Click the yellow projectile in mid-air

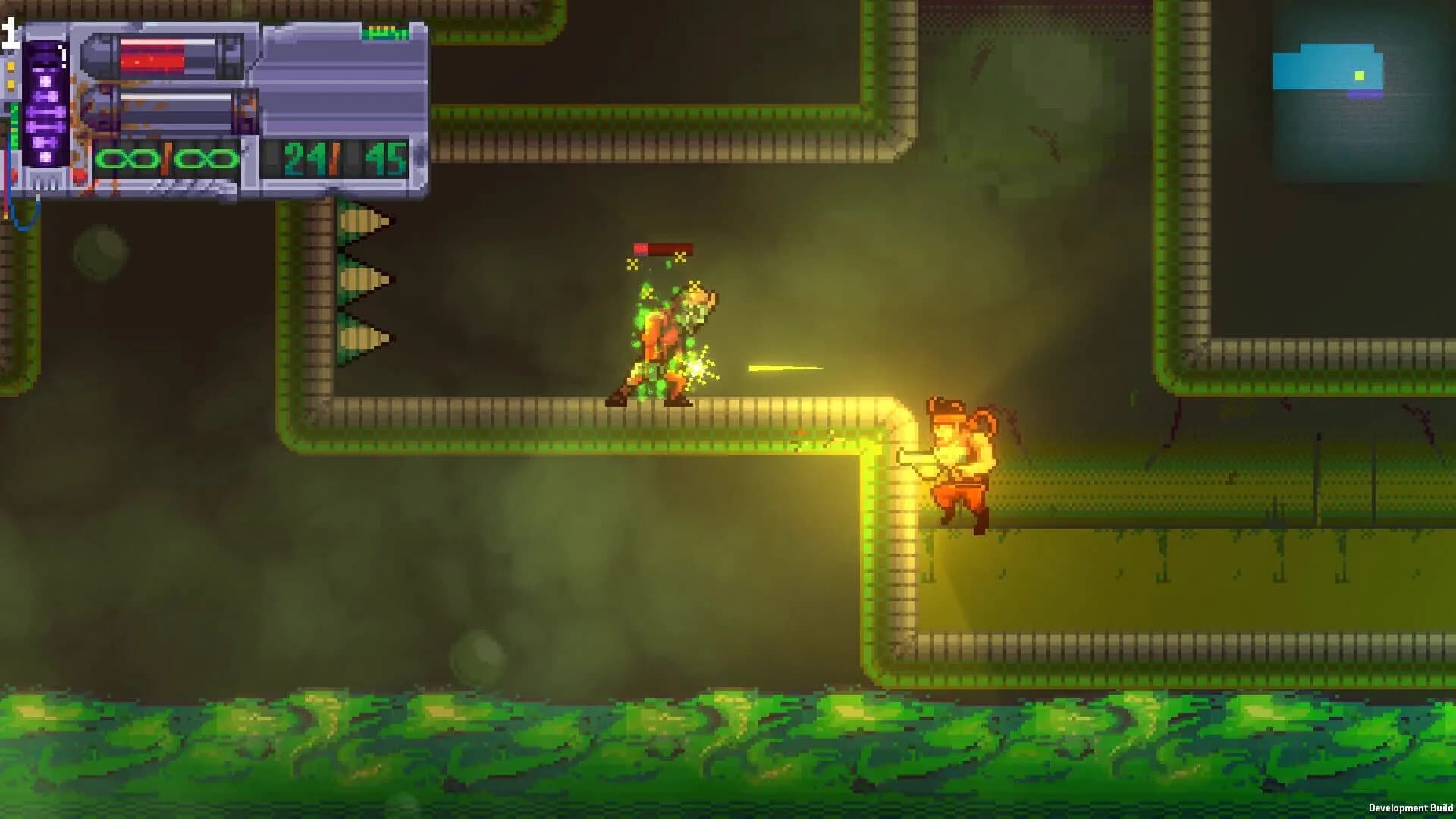coord(785,366)
